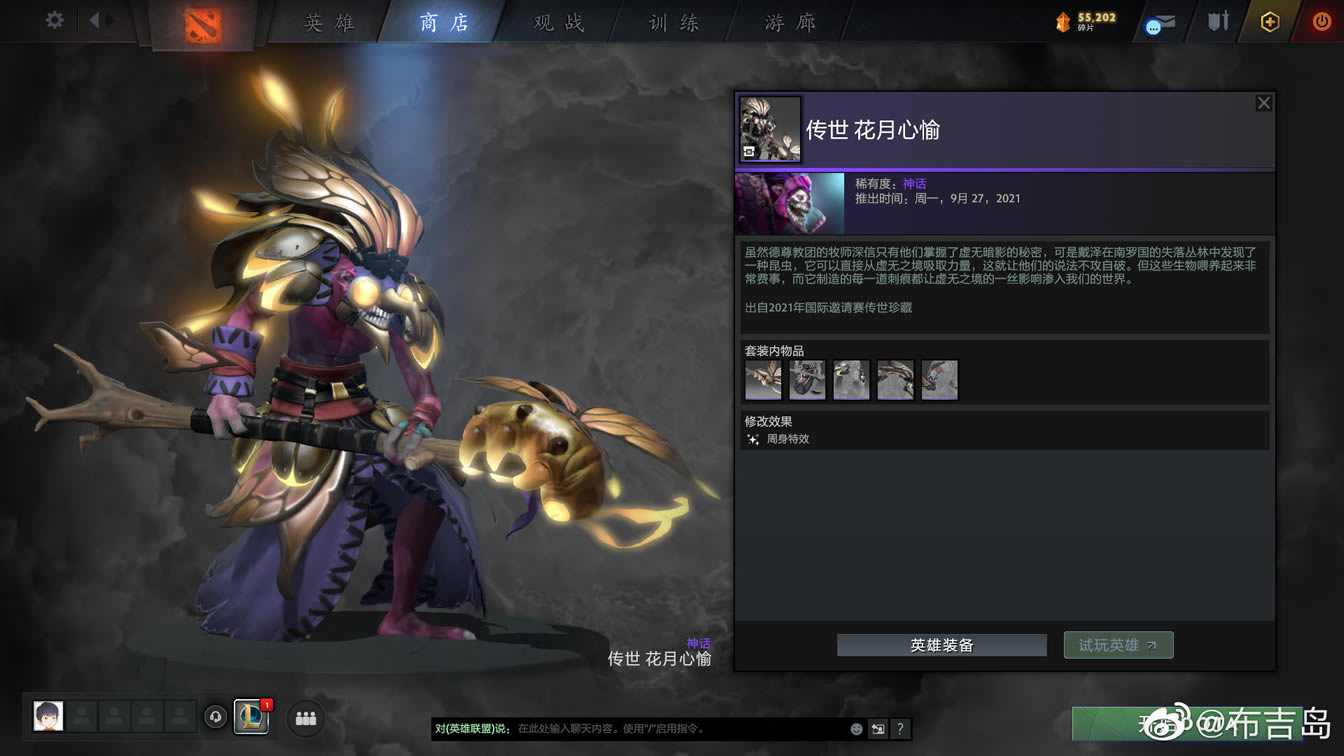1344x756 pixels.
Task: Open the settings gear icon
Action: coord(54,18)
